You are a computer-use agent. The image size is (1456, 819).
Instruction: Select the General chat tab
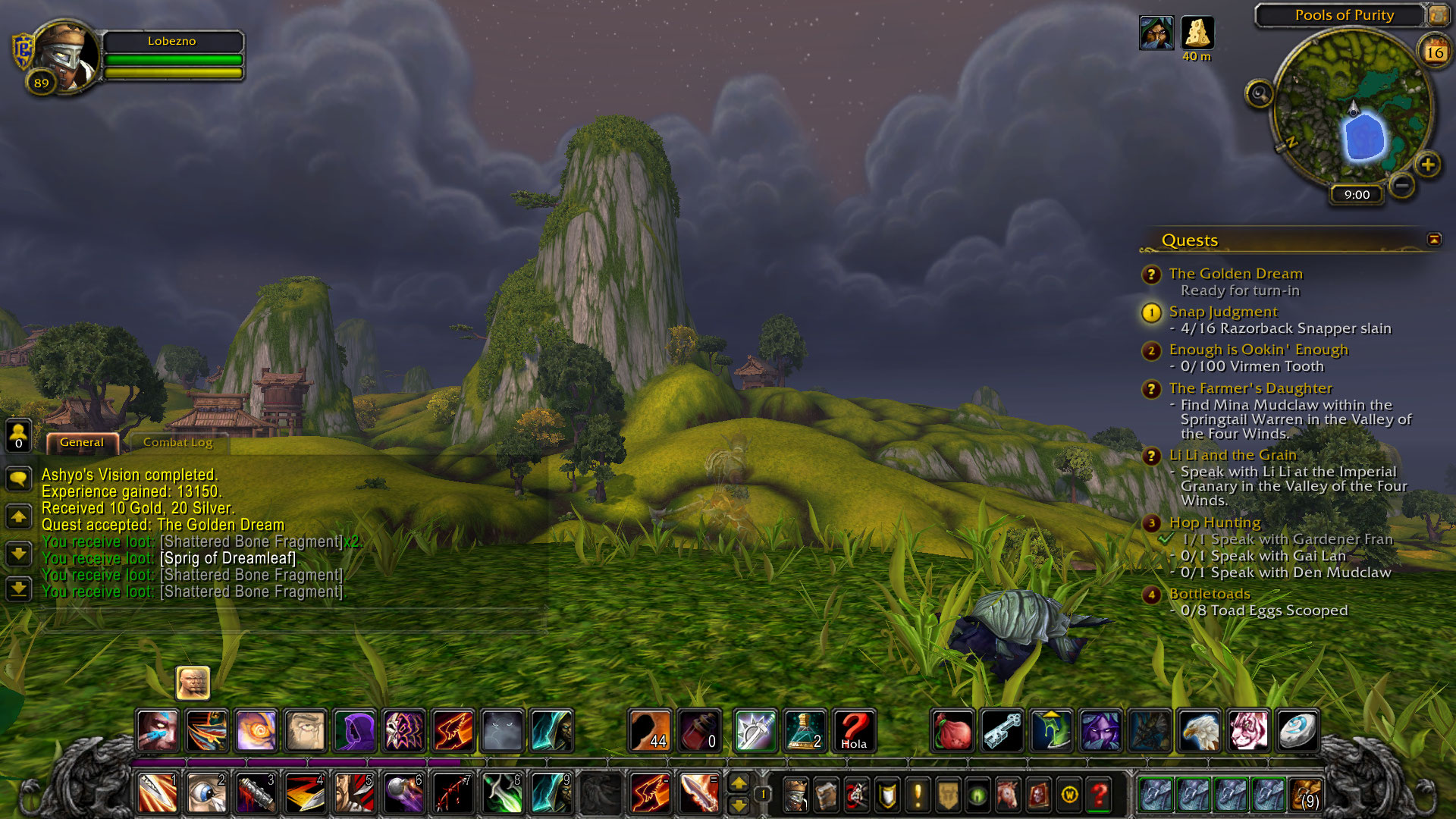pos(81,443)
